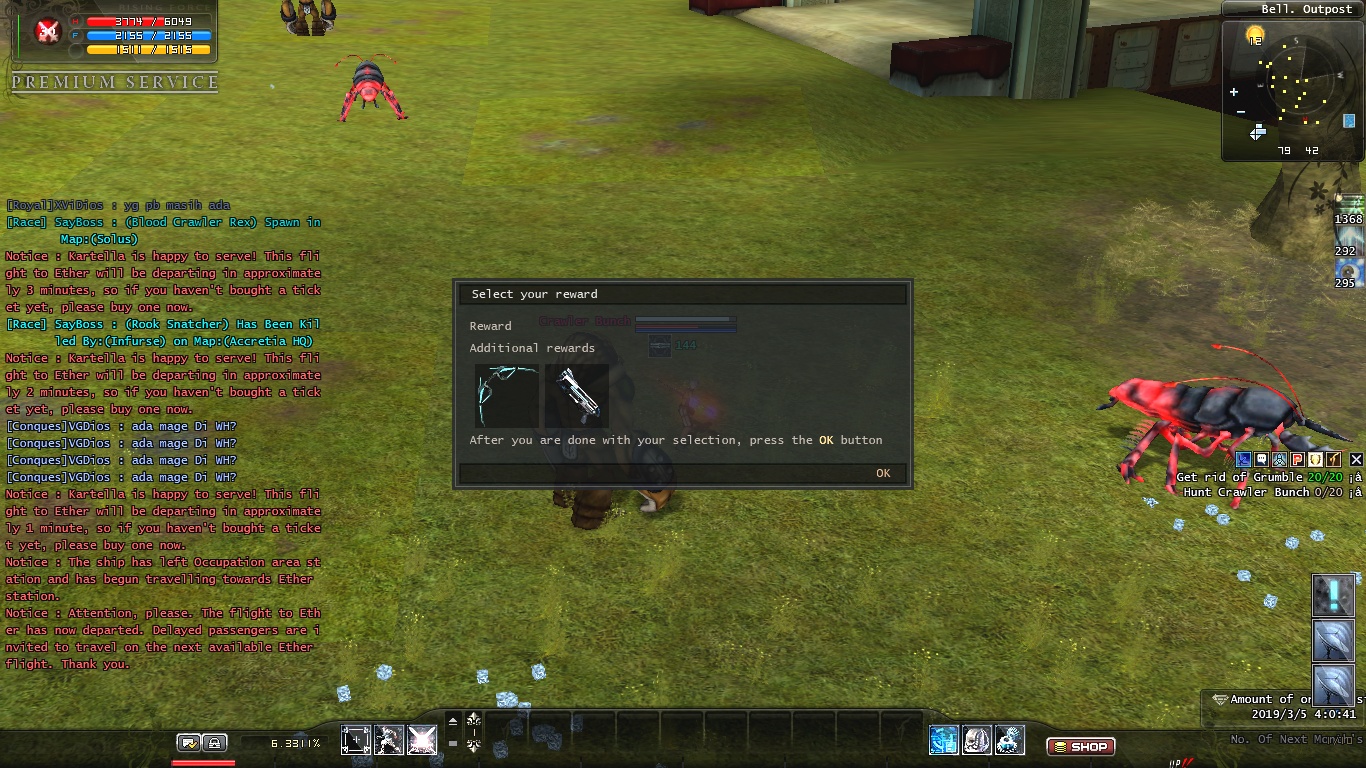Click the blue trade icon beside the quest tracker
Viewport: 1366px width, 768px height.
coord(1243,459)
